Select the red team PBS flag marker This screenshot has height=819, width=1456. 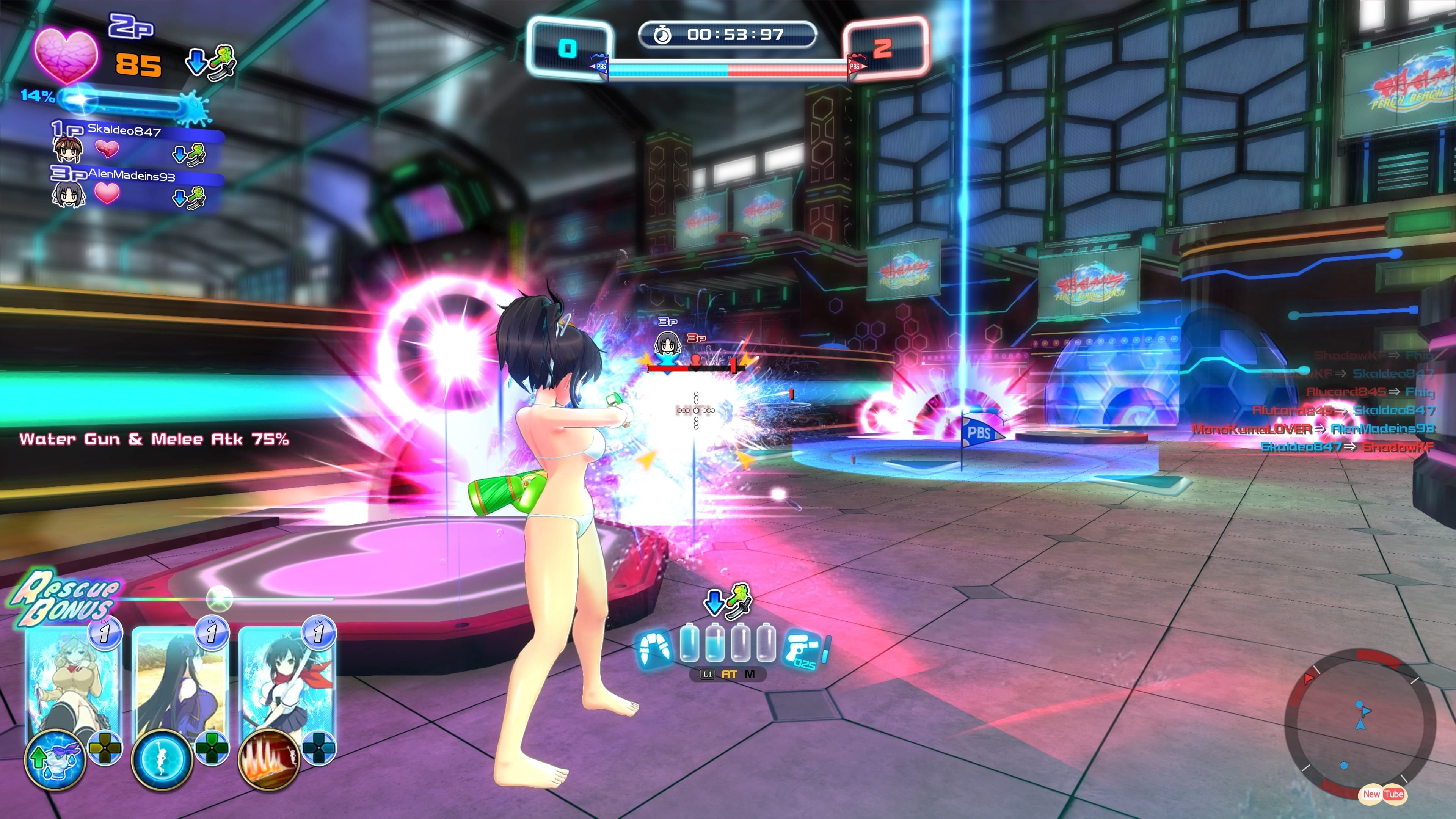(855, 66)
